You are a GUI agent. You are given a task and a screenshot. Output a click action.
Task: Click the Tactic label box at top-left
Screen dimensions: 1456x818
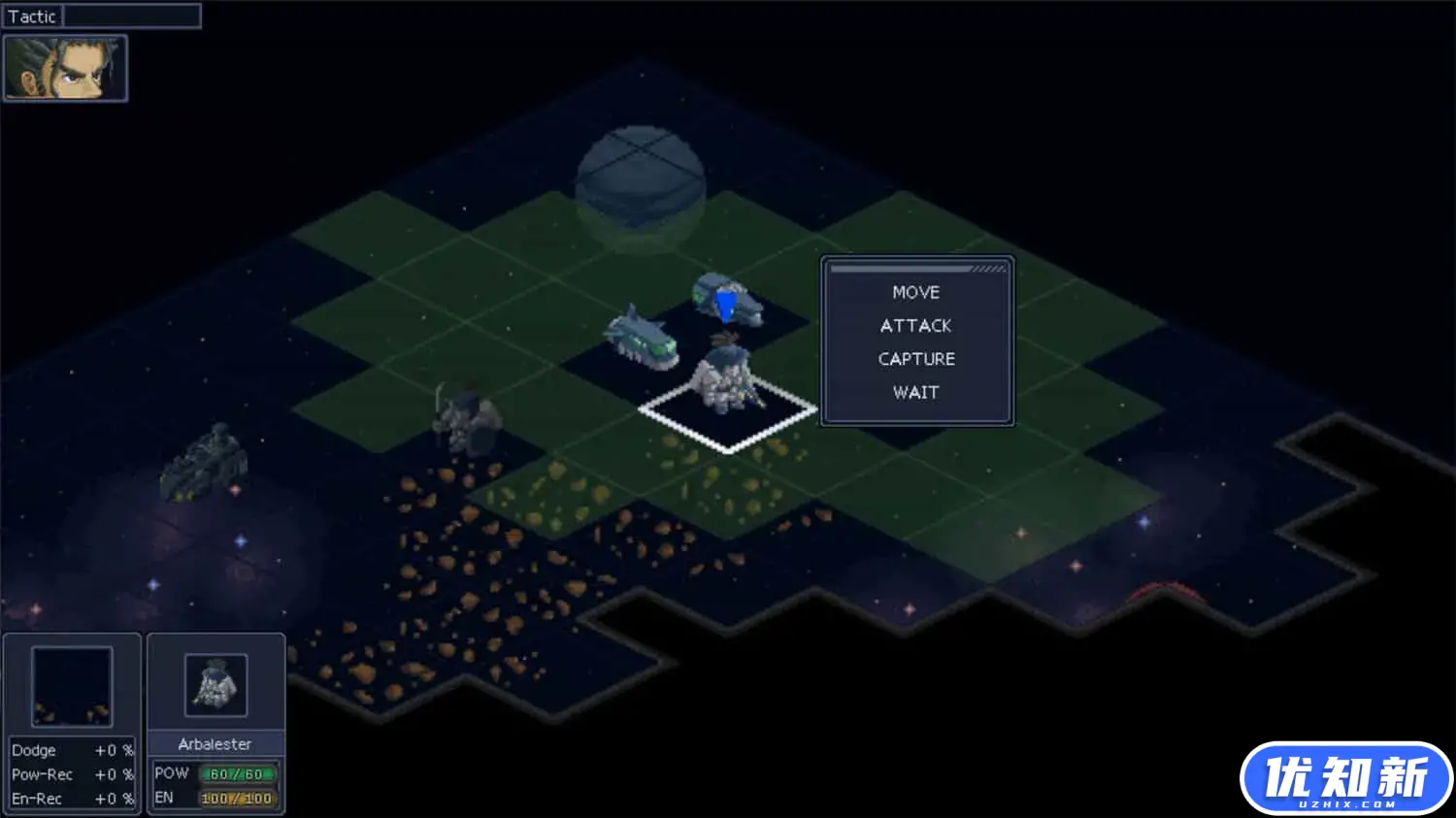[x=32, y=16]
